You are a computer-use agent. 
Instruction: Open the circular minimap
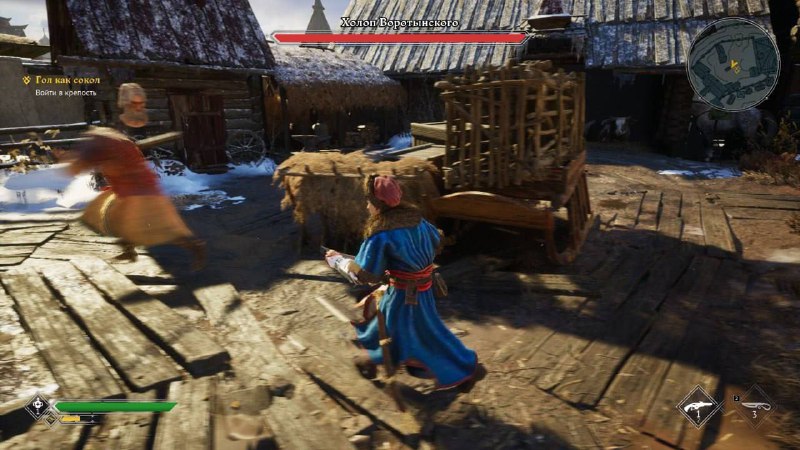[733, 63]
